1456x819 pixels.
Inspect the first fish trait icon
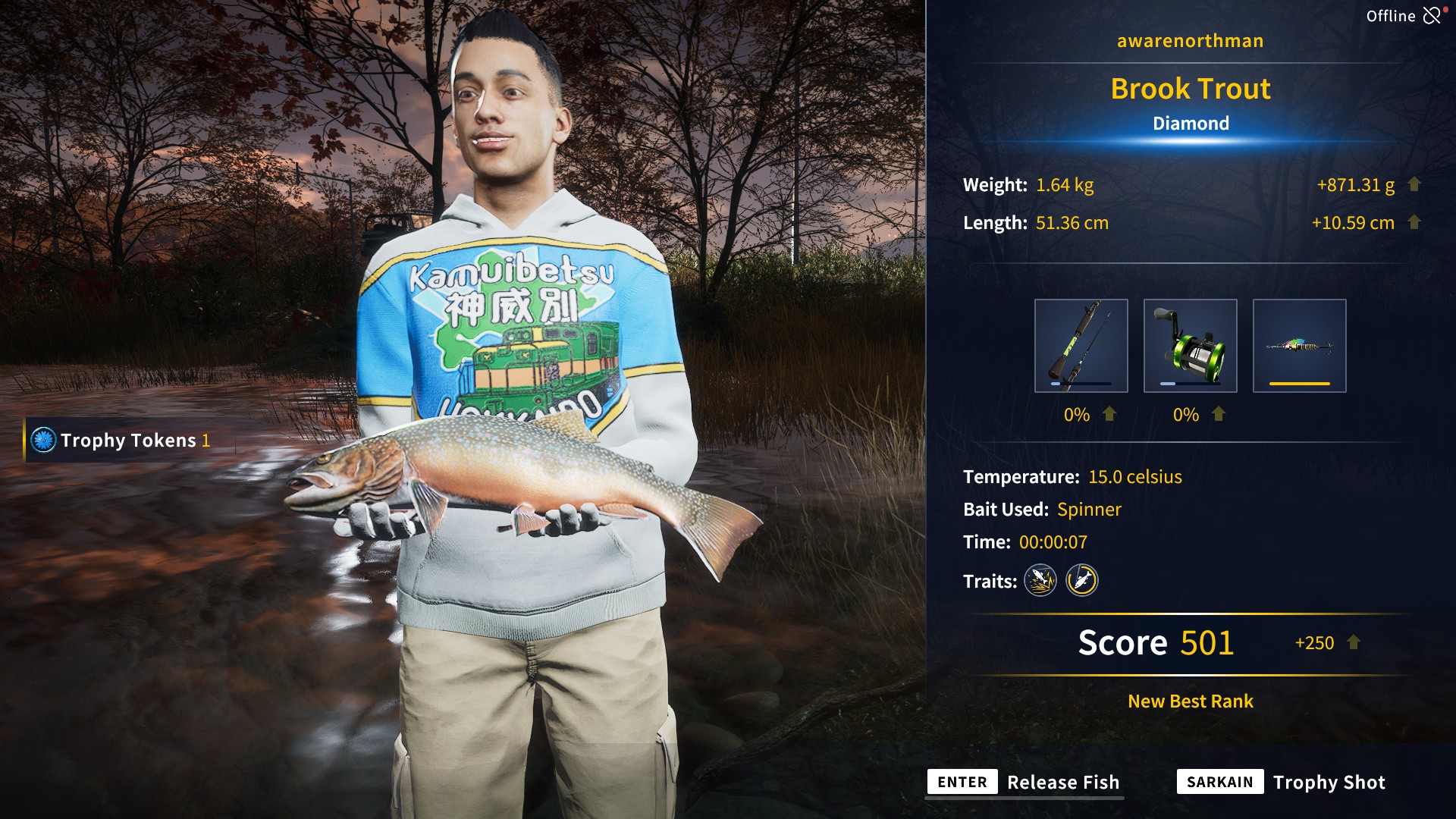[1040, 581]
